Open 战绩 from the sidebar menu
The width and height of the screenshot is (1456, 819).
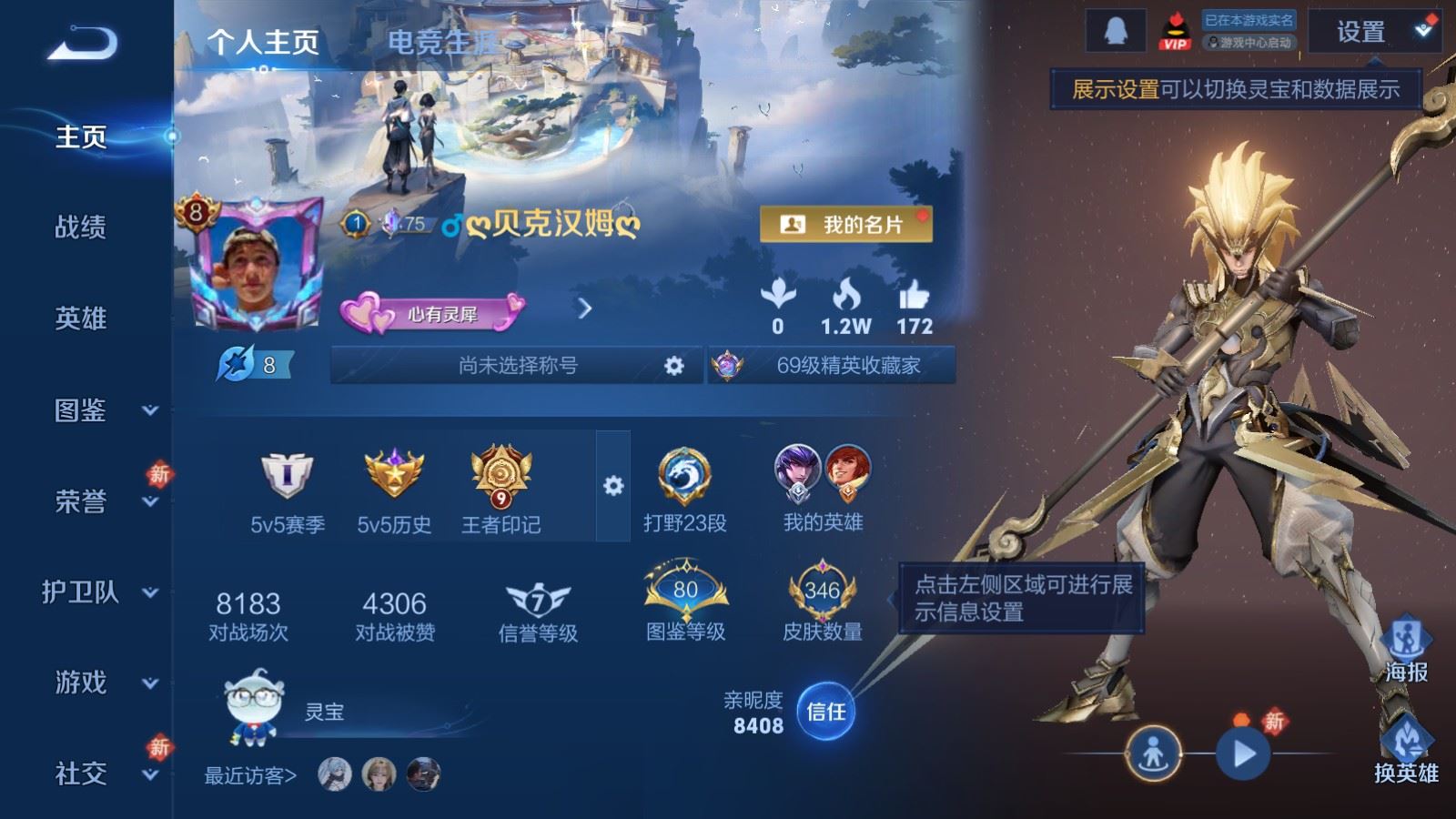tap(82, 228)
